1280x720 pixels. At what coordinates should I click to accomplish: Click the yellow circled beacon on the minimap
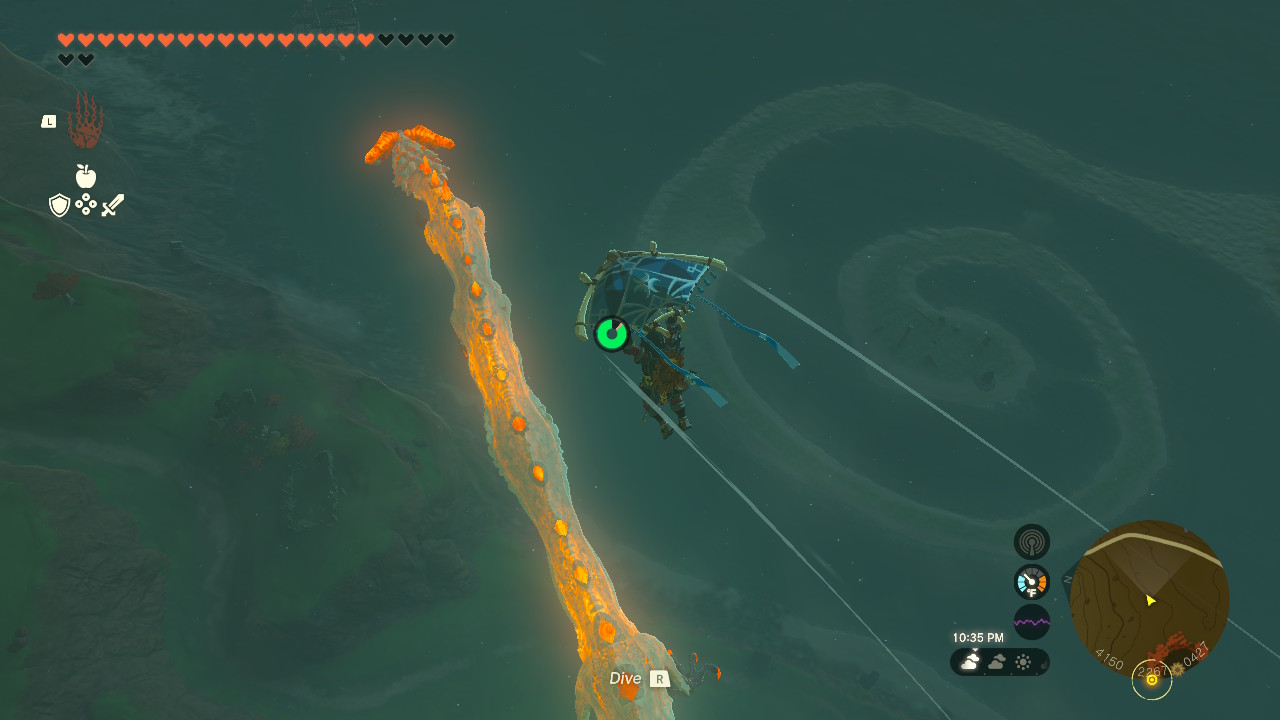click(x=1152, y=680)
